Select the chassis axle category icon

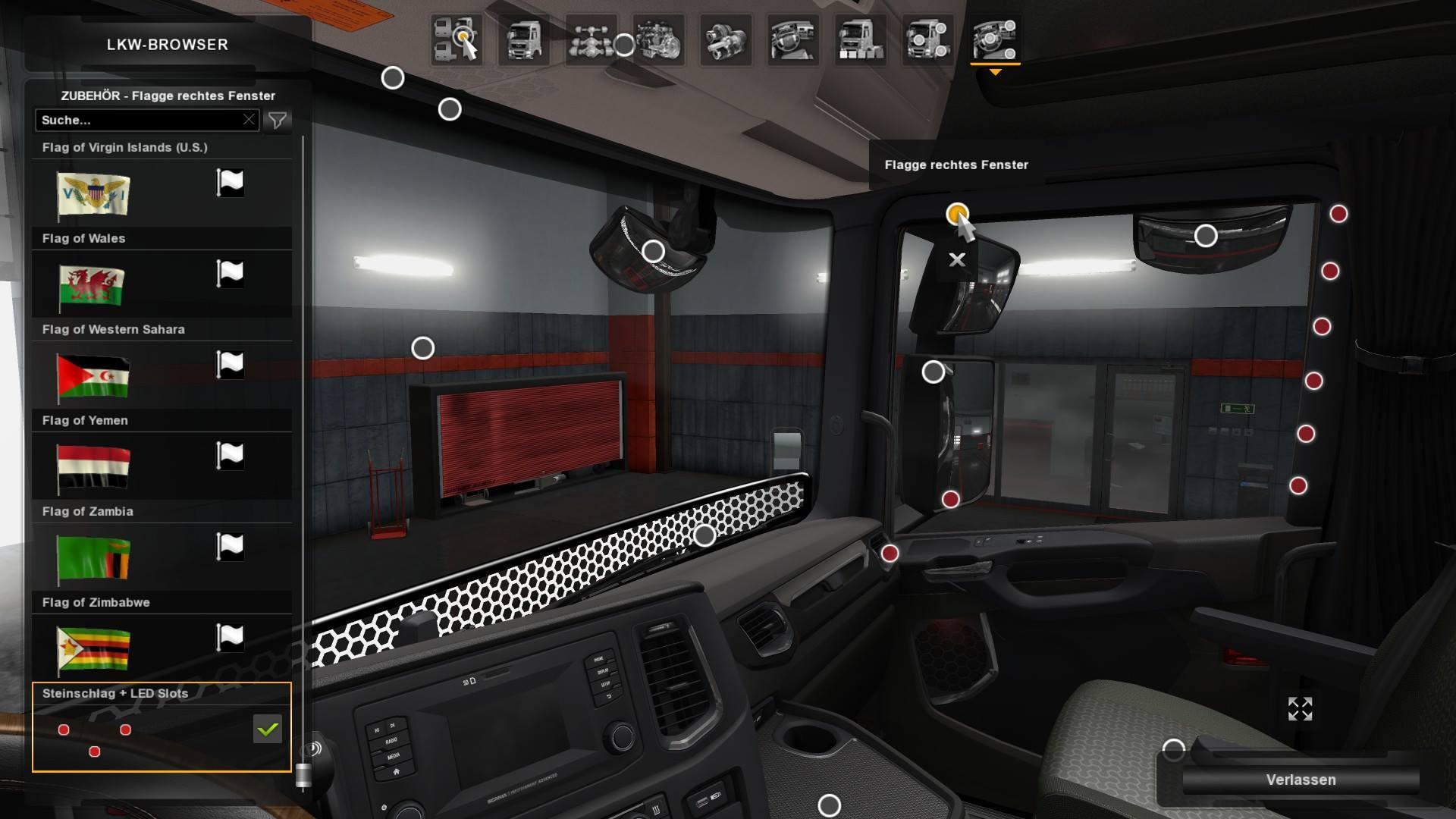[591, 39]
